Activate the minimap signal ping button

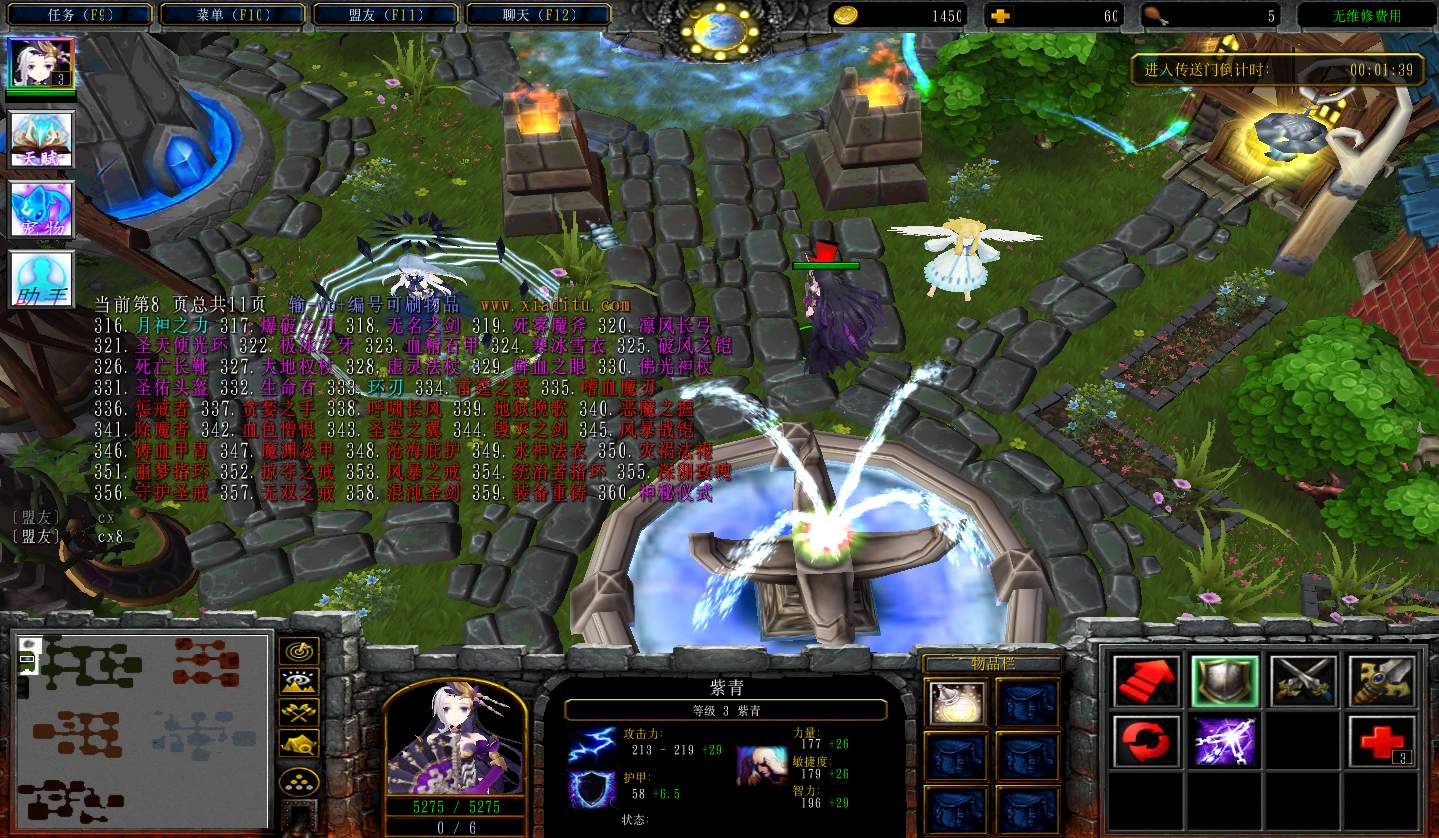click(x=299, y=651)
